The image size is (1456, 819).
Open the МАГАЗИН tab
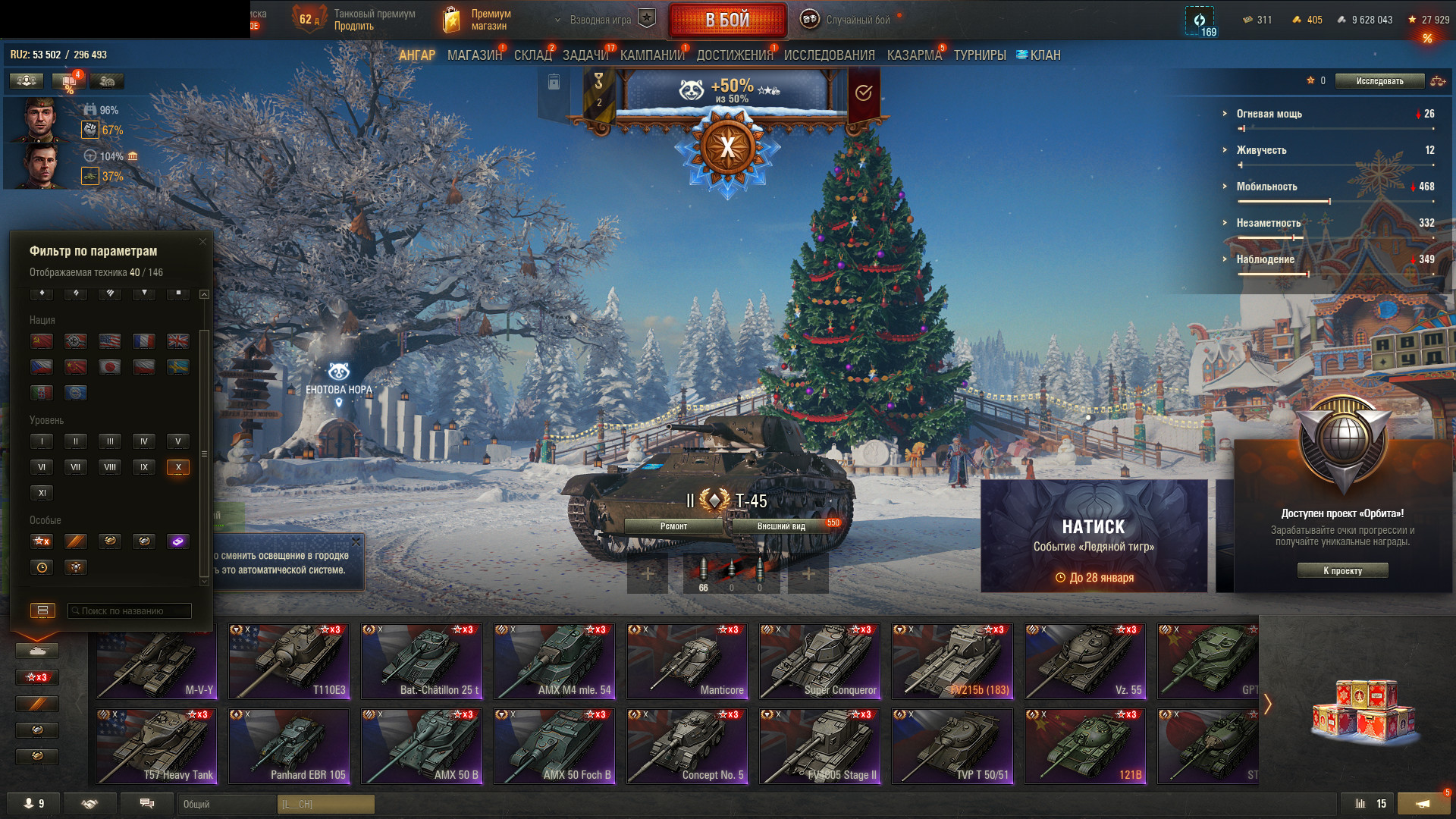(474, 55)
